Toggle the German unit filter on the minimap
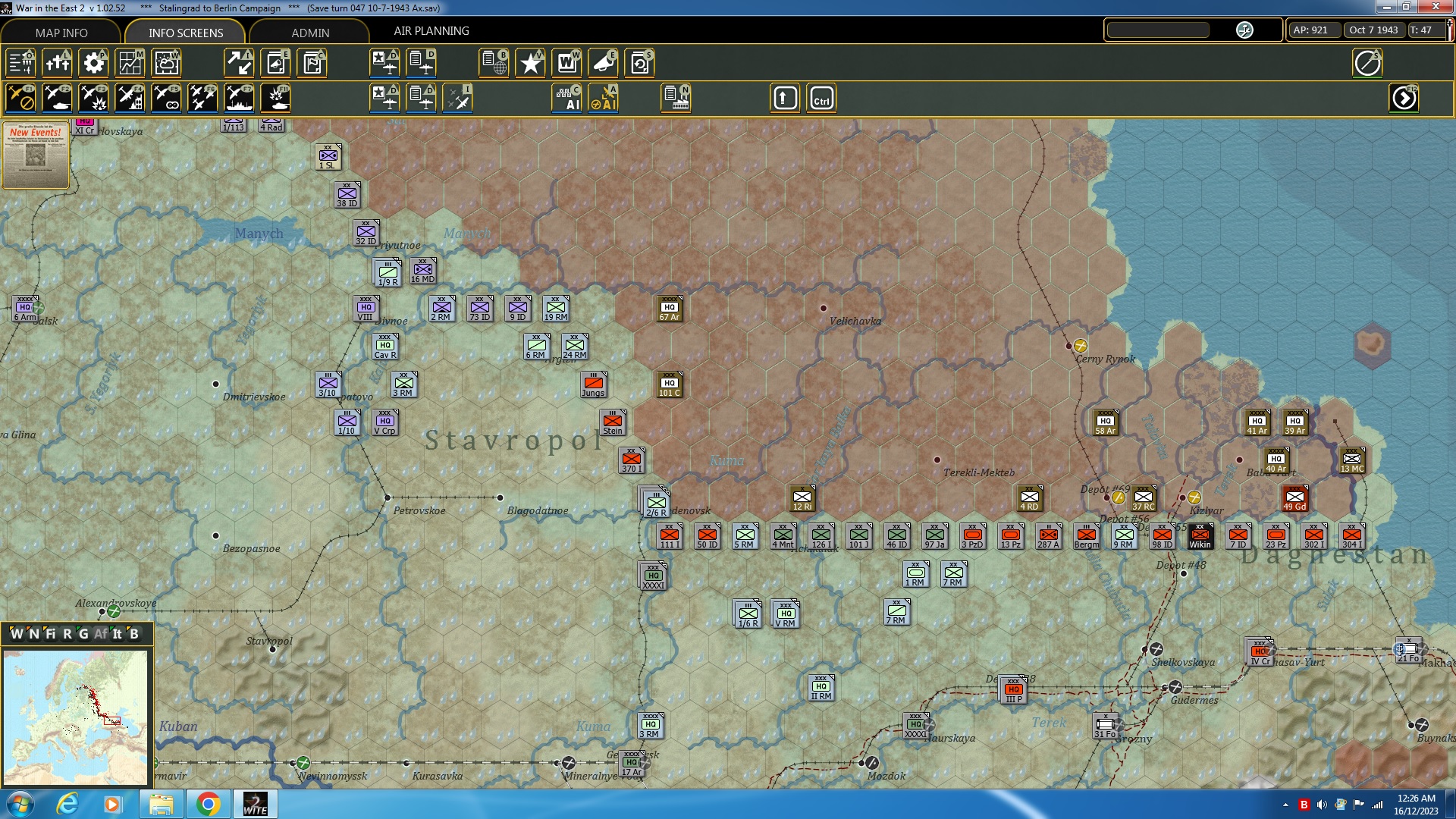1456x819 pixels. tap(83, 635)
